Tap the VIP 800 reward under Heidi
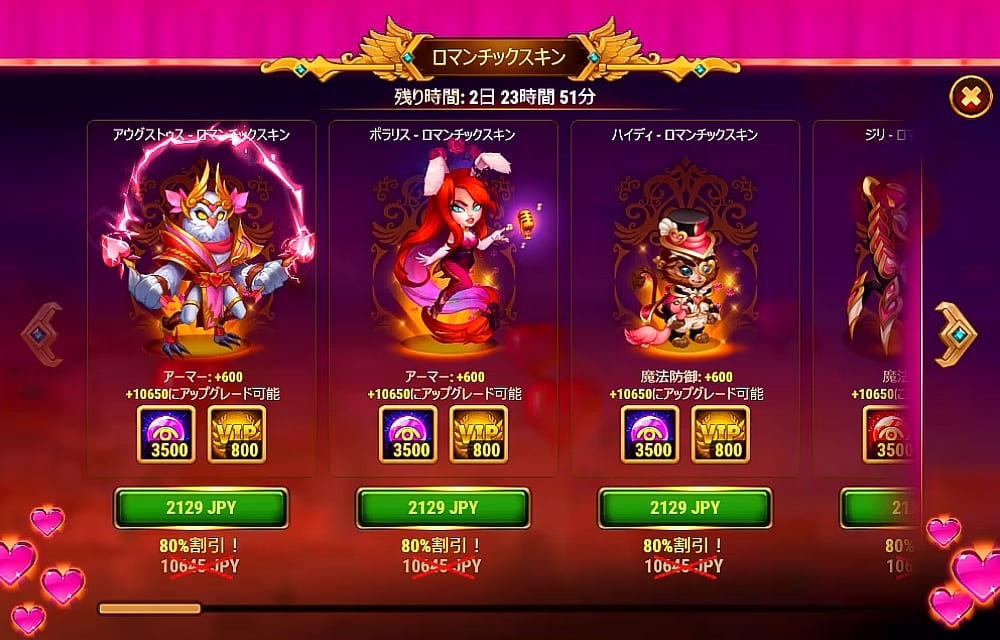This screenshot has height=640, width=1000. [x=720, y=434]
